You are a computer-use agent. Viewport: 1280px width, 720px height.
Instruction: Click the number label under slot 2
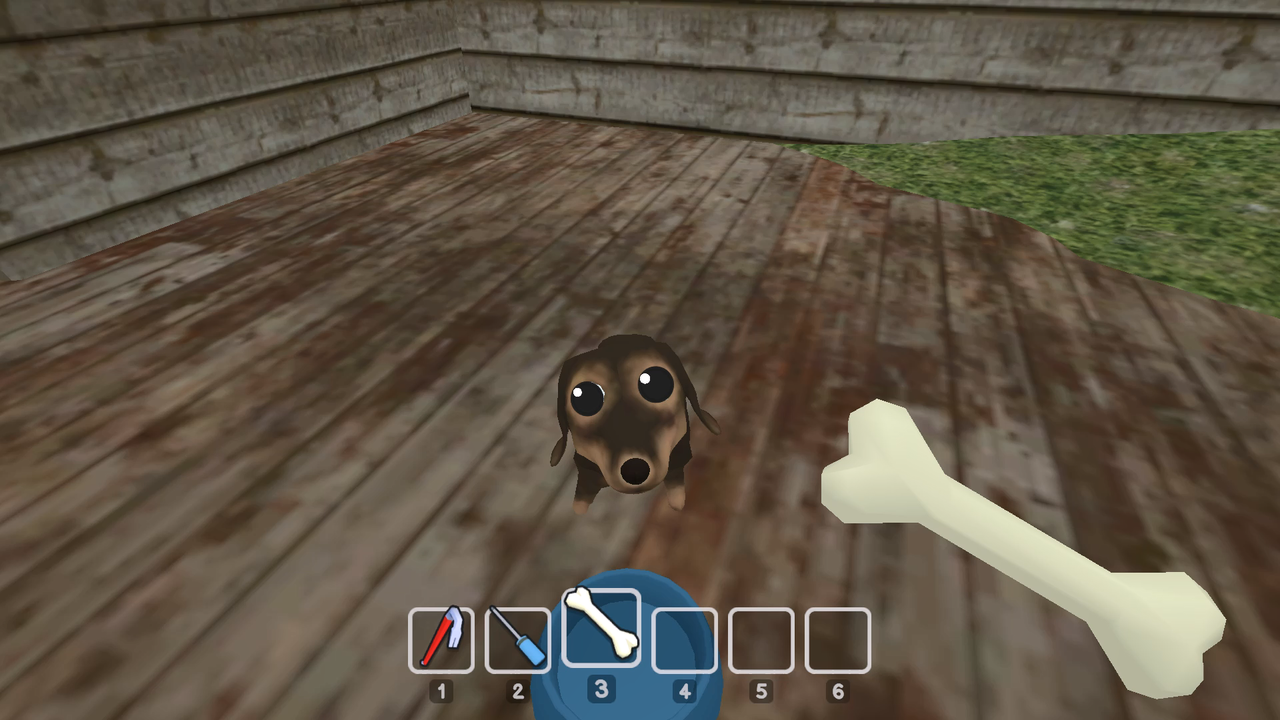(x=518, y=691)
